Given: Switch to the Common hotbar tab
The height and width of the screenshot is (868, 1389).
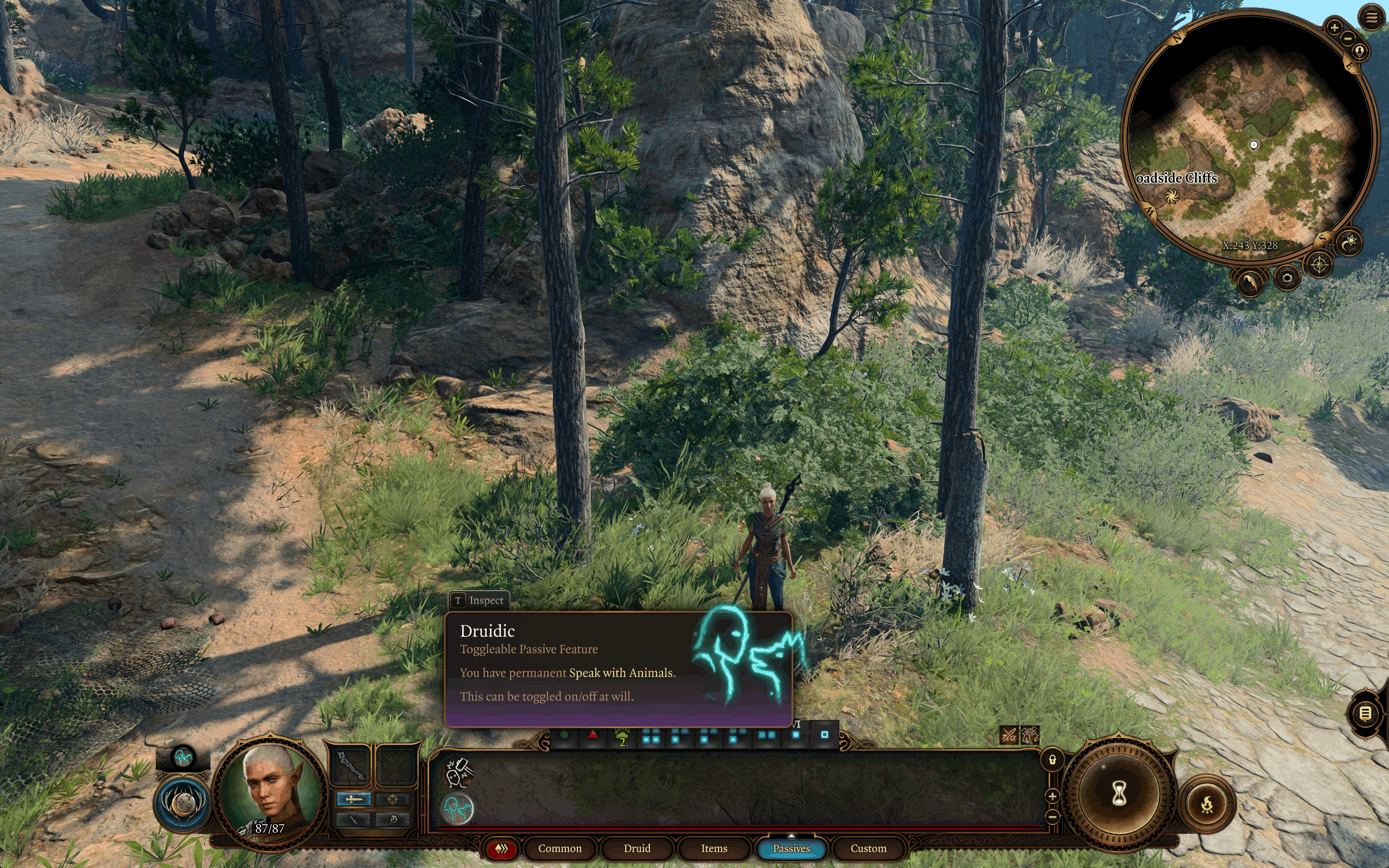Looking at the screenshot, I should click(x=559, y=848).
